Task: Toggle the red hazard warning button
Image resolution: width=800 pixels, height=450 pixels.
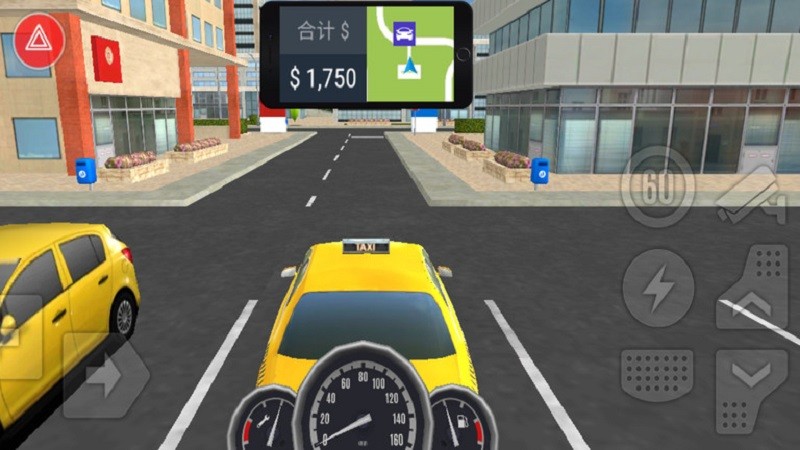Action: point(40,41)
